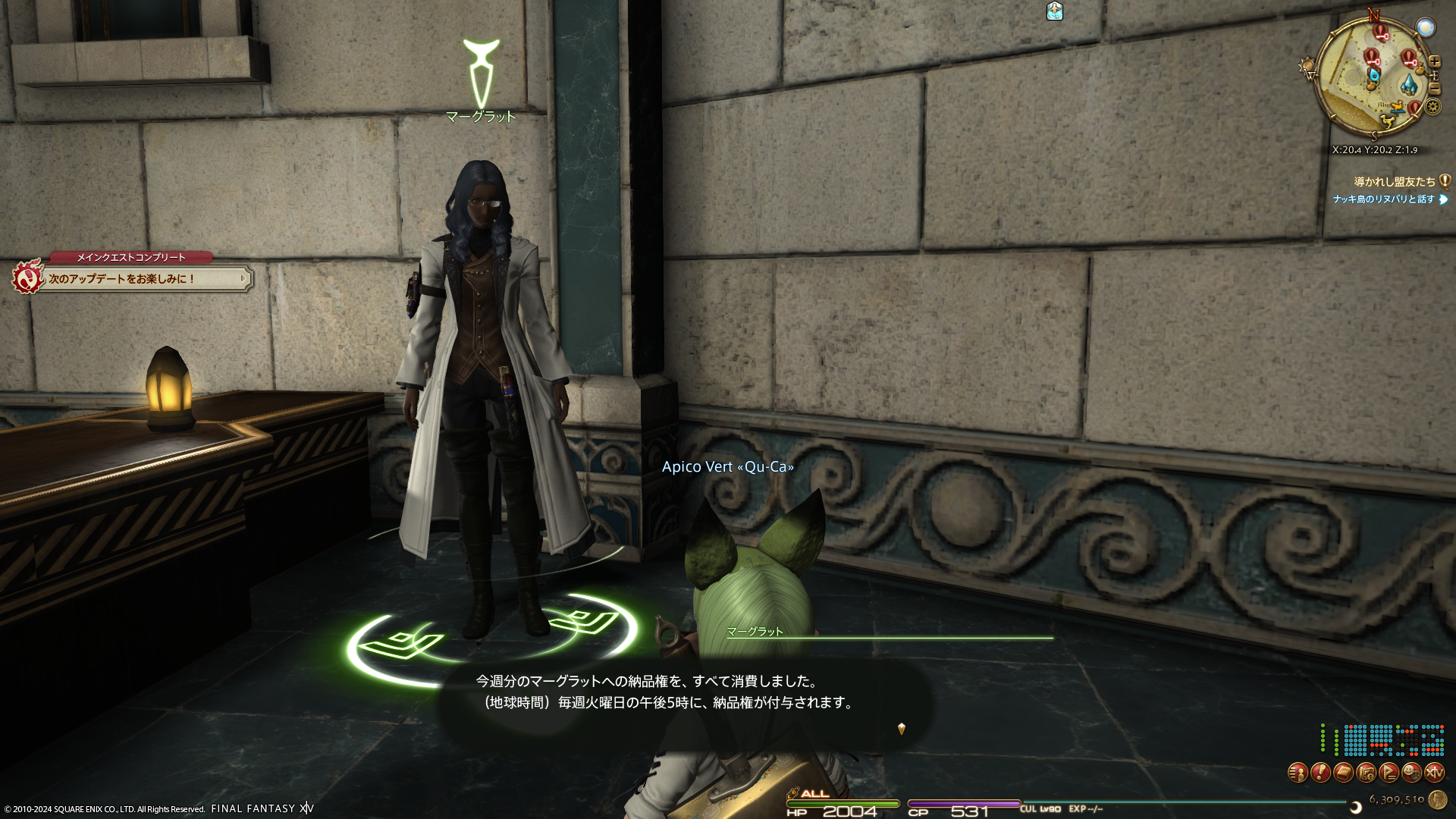
Task: Open the 導かれし盟友たち quest tracker entry
Action: [1395, 182]
